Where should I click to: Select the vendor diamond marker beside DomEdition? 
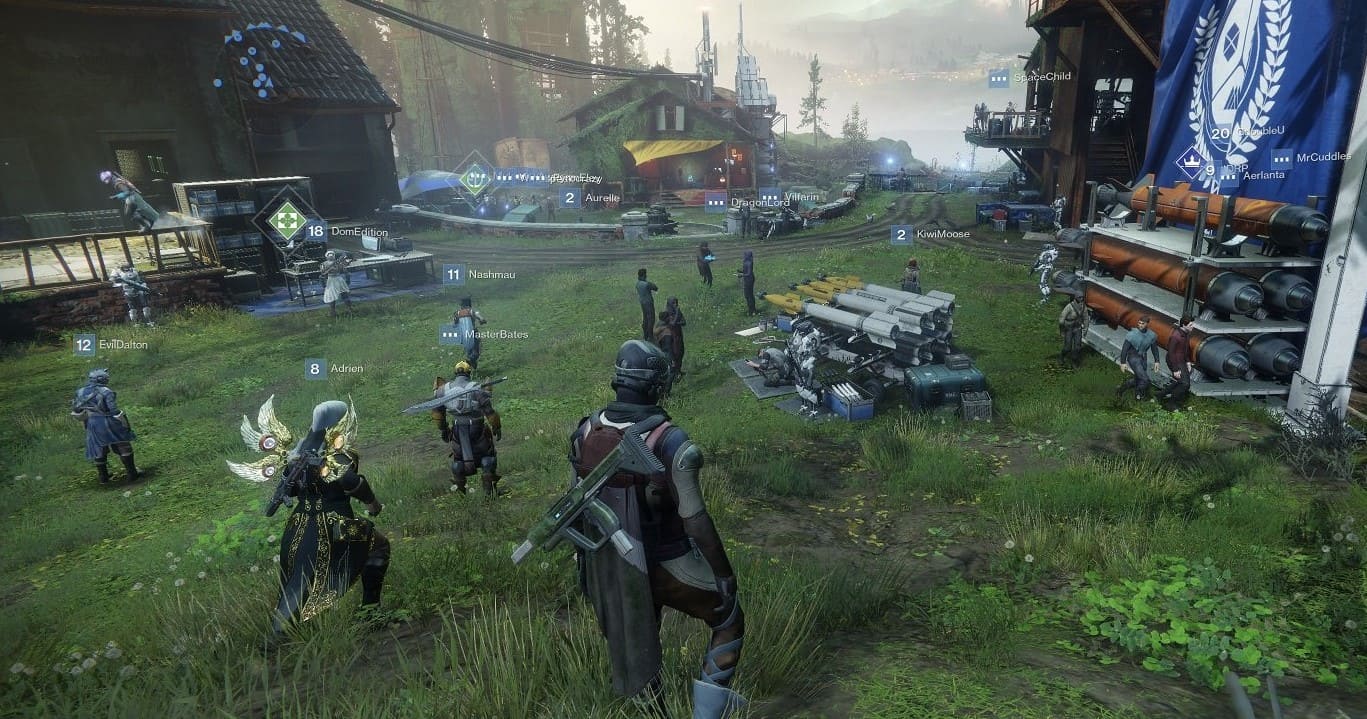(x=286, y=219)
